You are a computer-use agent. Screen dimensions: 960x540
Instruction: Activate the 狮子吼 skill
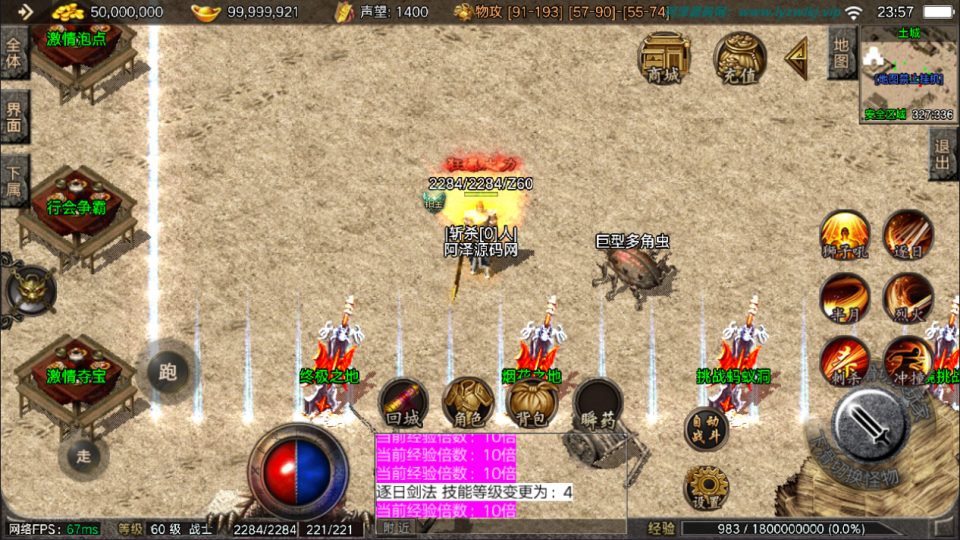click(844, 236)
